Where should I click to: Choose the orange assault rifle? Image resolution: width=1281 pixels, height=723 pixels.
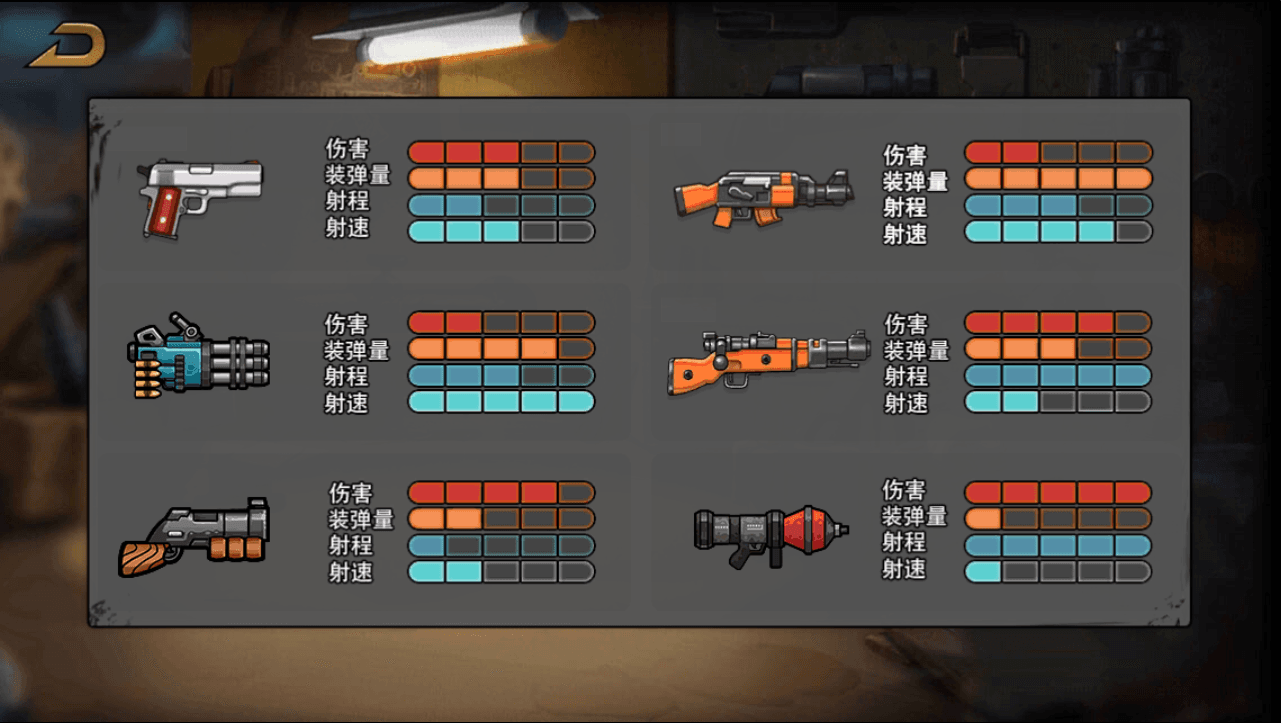(x=763, y=197)
